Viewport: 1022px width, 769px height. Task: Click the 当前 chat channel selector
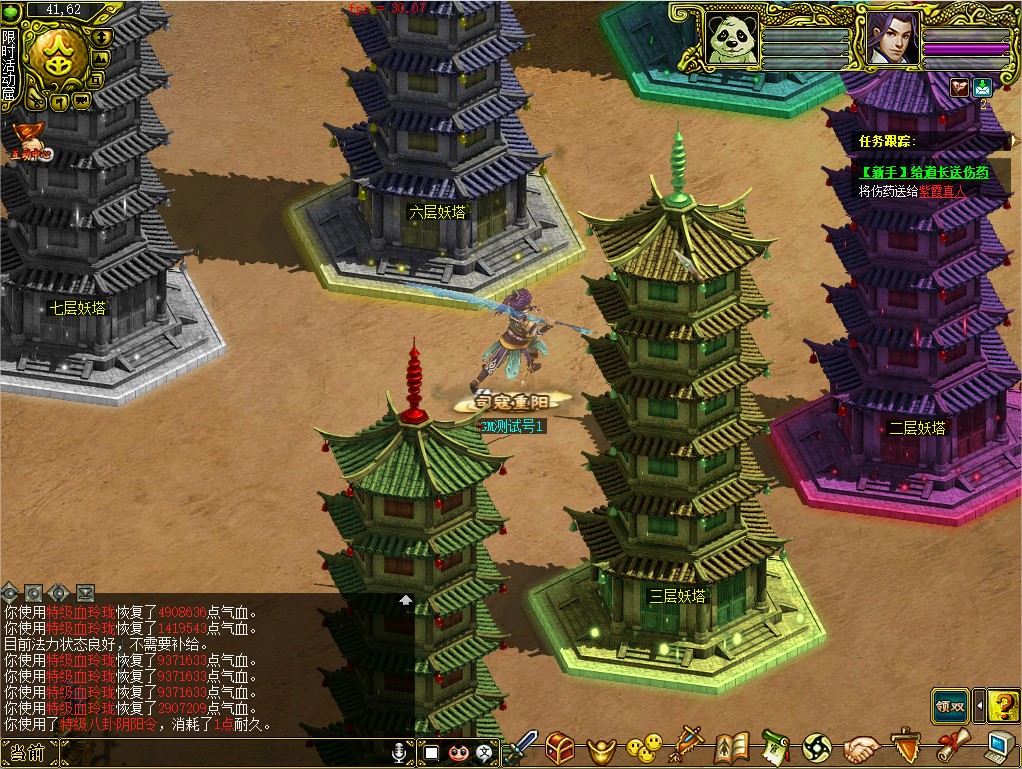pos(27,753)
